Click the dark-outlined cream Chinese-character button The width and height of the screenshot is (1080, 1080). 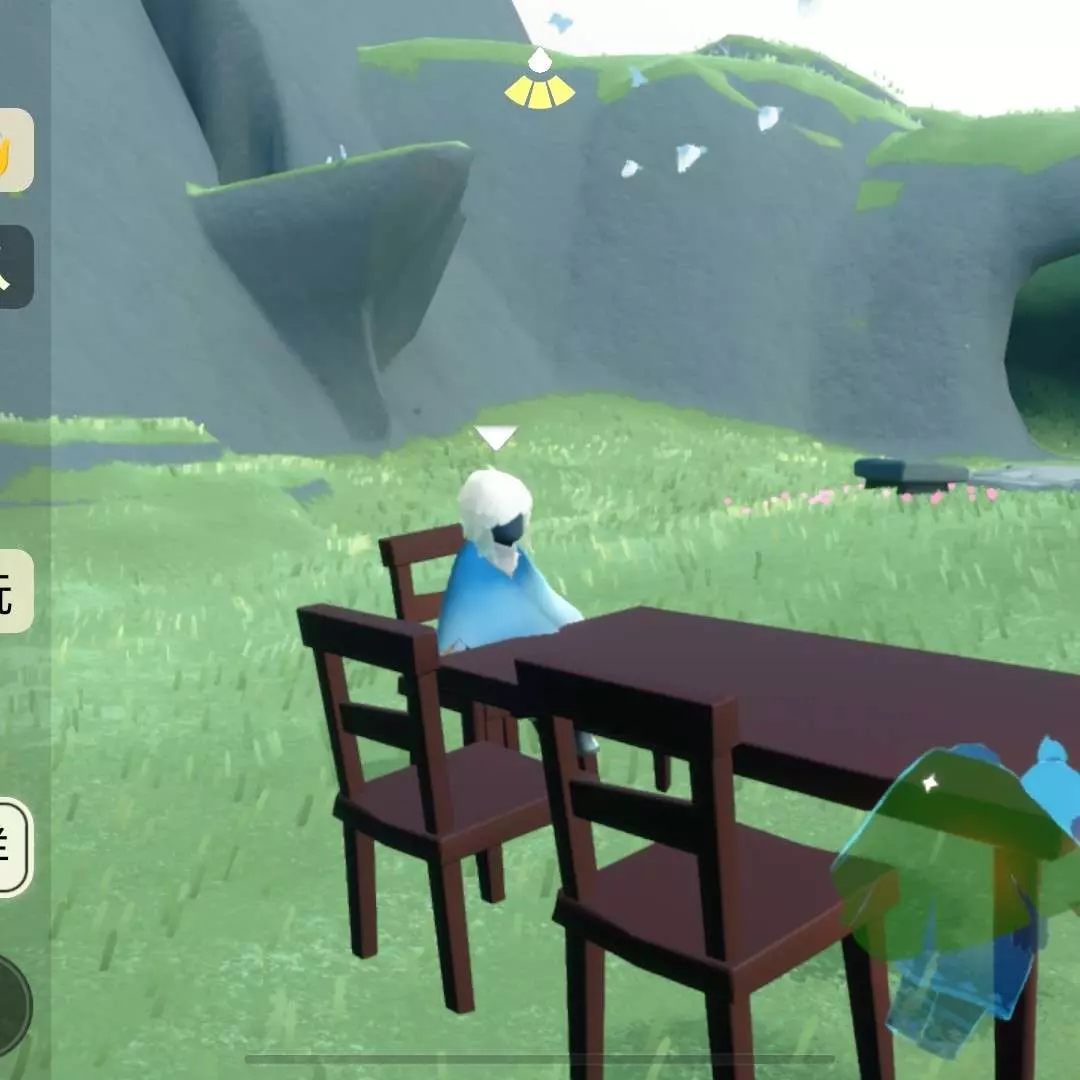click(x=14, y=847)
